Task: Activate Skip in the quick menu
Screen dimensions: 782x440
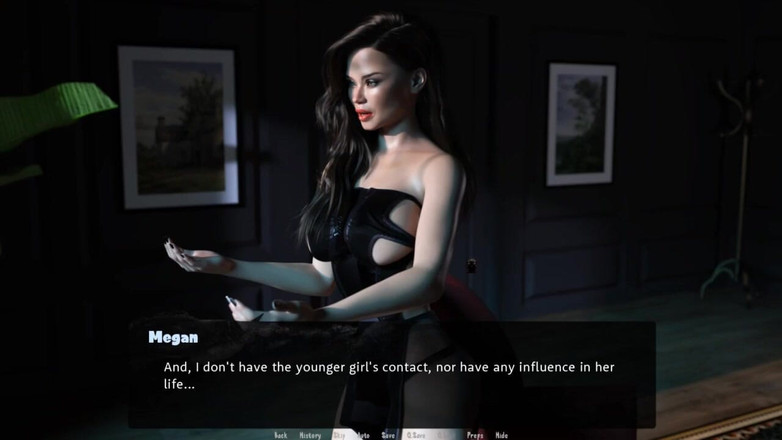Action: (x=339, y=435)
